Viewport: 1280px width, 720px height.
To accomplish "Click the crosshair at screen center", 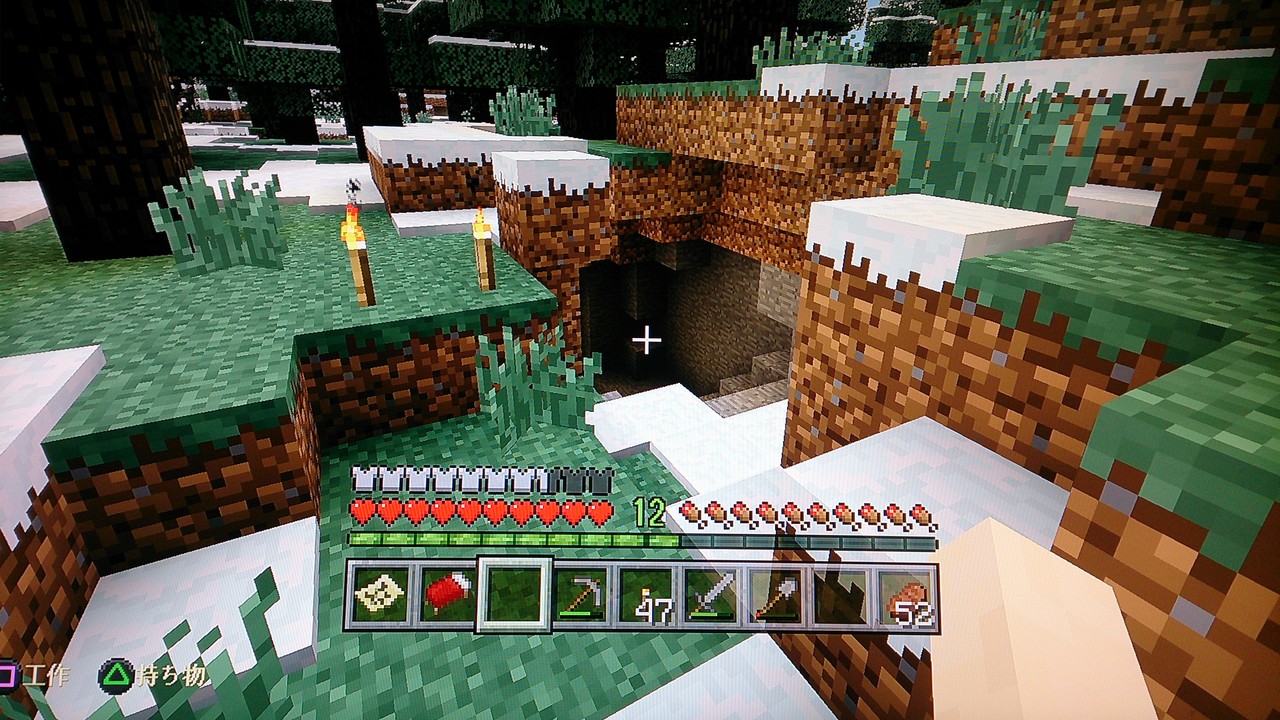I will click(647, 340).
